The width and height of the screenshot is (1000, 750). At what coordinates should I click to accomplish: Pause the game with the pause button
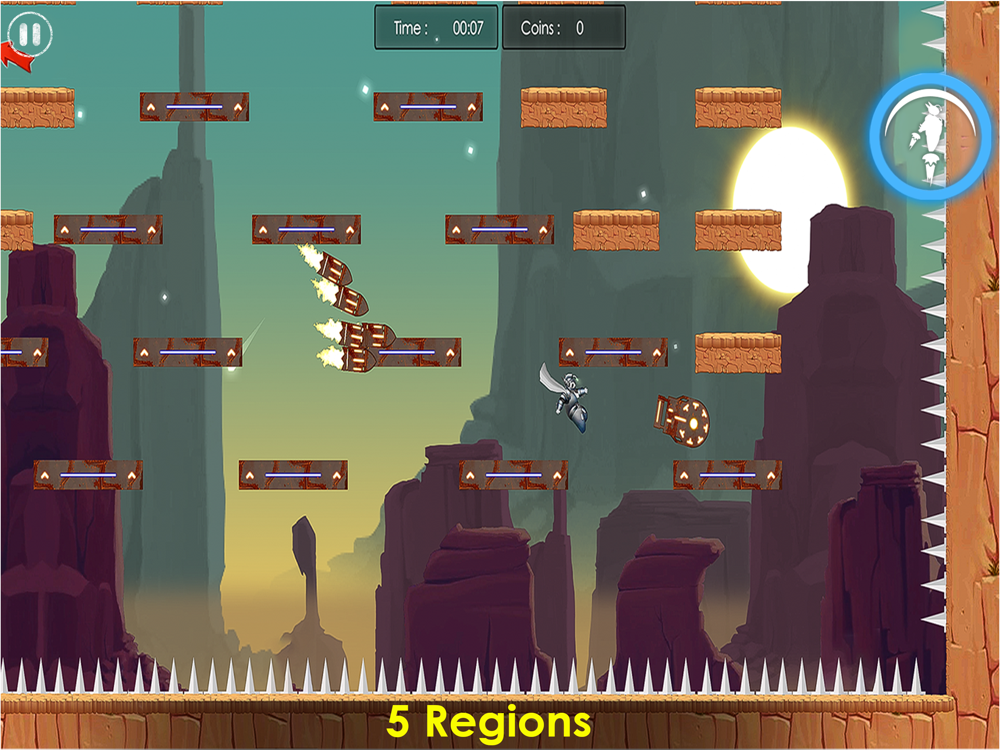coord(30,34)
